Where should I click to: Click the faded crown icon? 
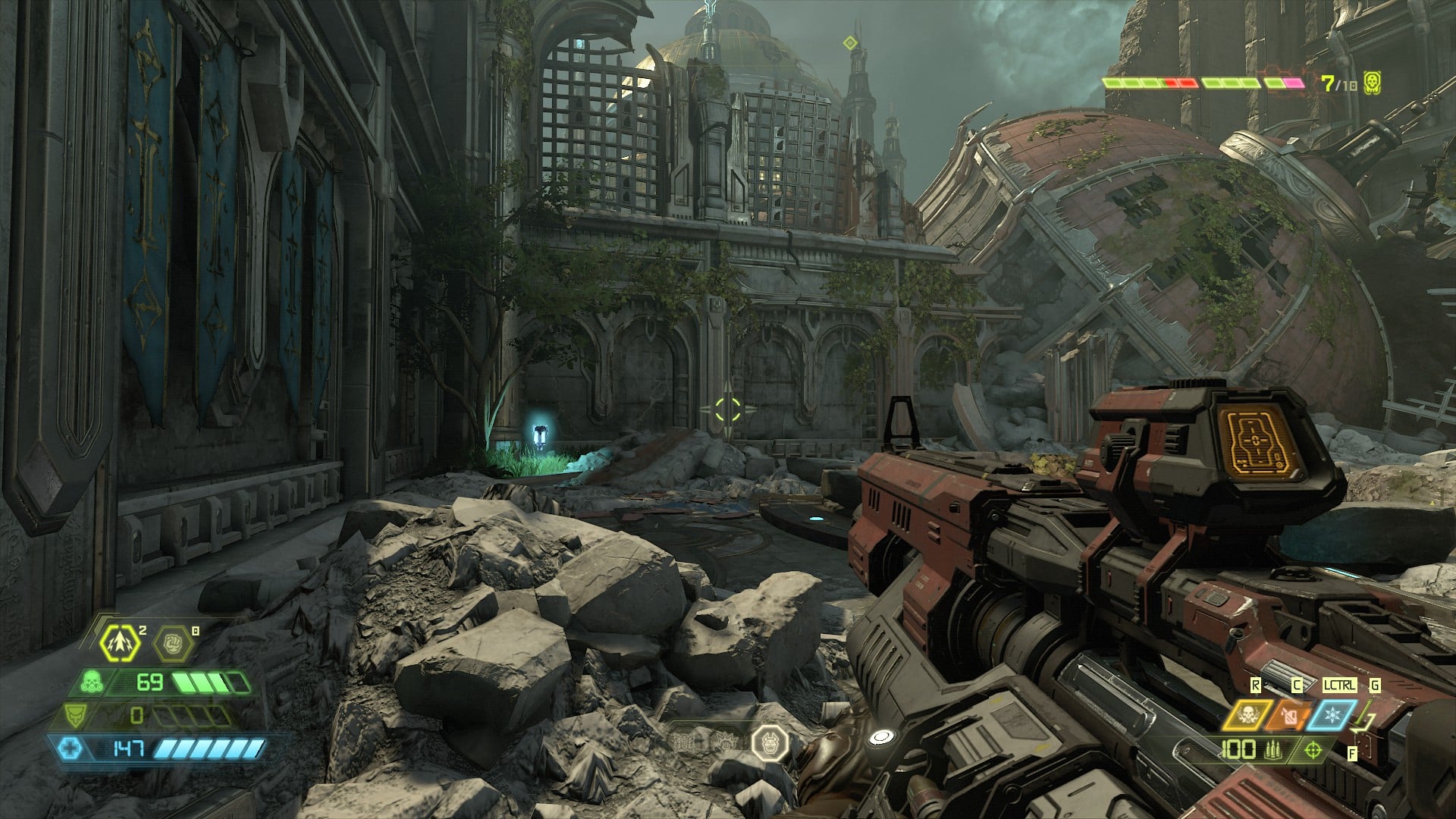[x=728, y=742]
